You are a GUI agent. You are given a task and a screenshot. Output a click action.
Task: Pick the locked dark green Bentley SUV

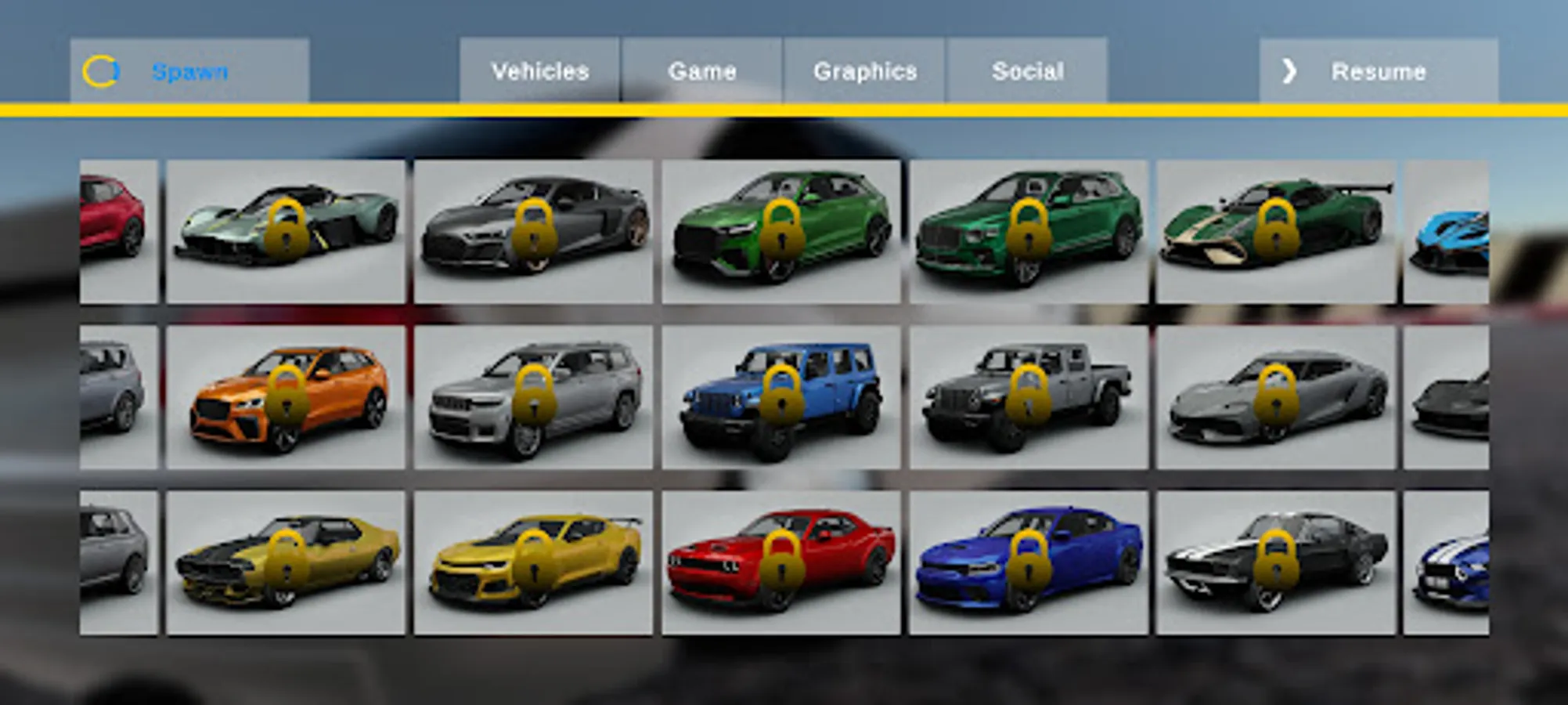(1028, 232)
